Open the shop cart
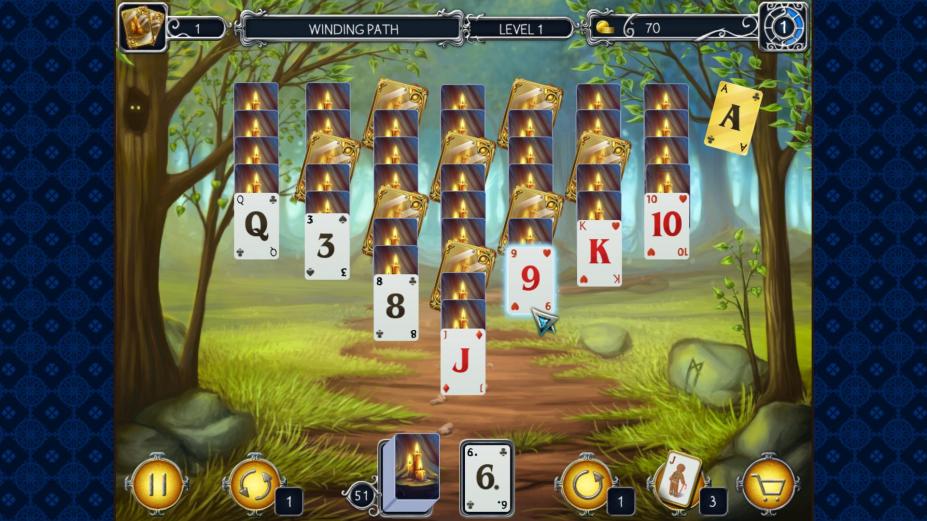The height and width of the screenshot is (521, 927). (768, 484)
